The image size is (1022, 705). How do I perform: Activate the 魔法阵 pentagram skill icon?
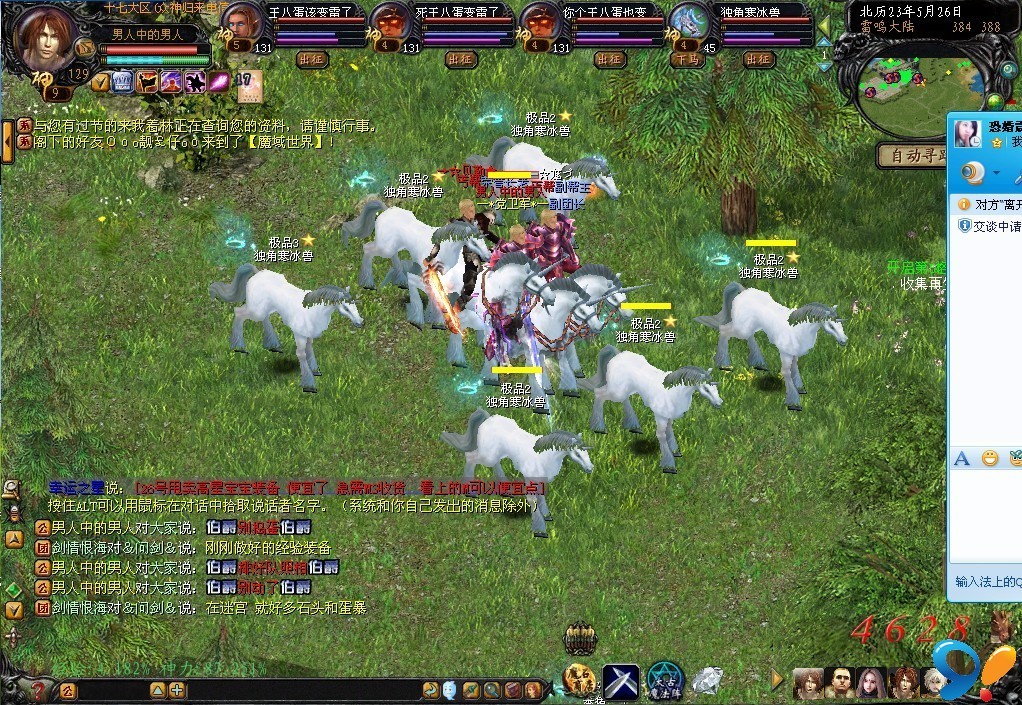pos(664,681)
